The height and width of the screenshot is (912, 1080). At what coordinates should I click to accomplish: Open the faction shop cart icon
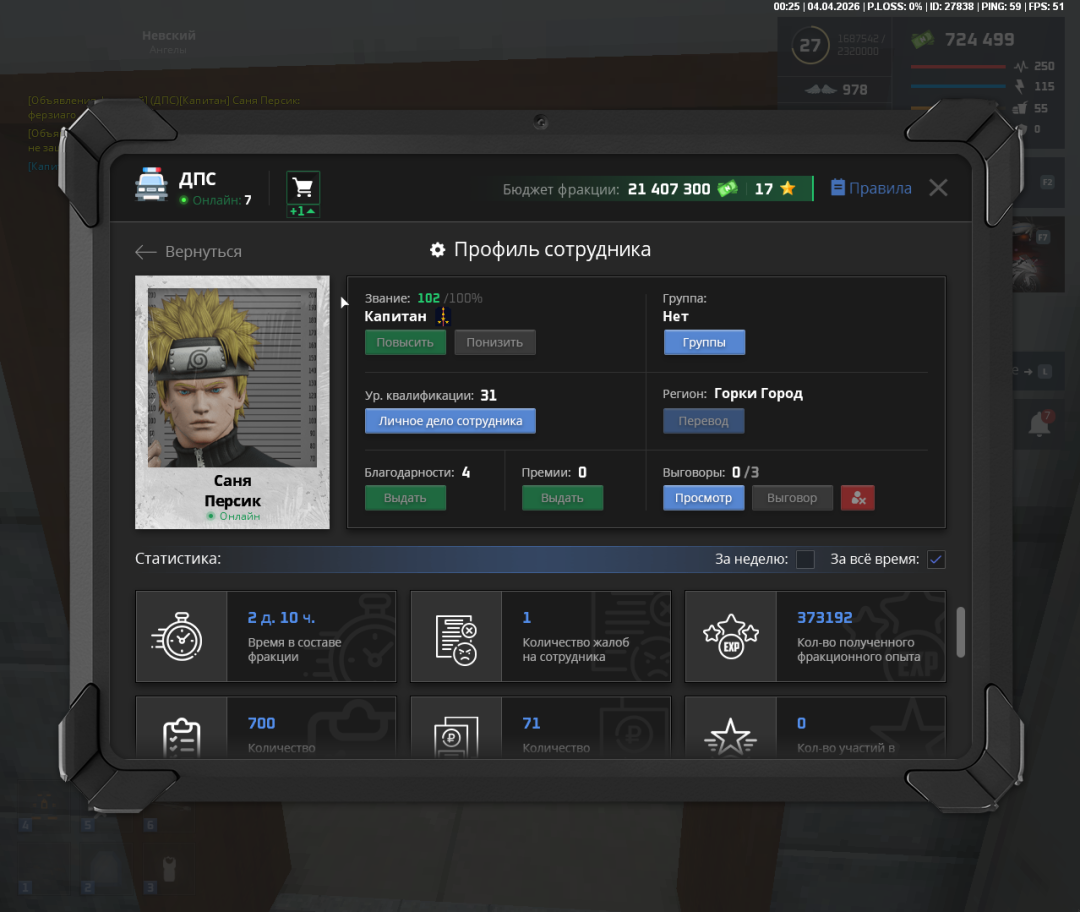click(303, 187)
